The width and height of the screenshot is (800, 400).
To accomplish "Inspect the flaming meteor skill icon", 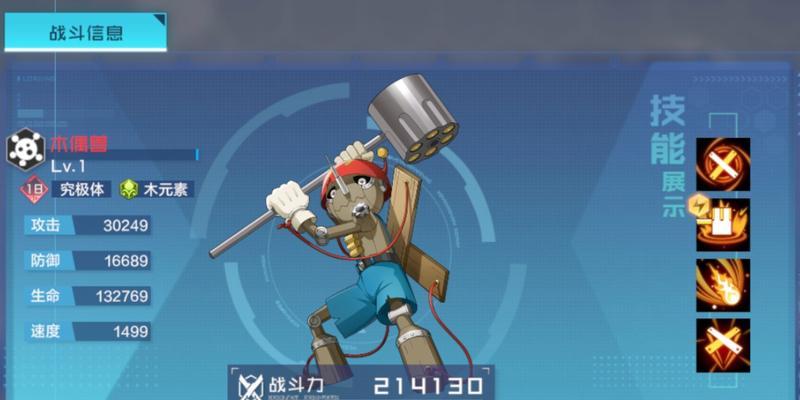I will (723, 284).
